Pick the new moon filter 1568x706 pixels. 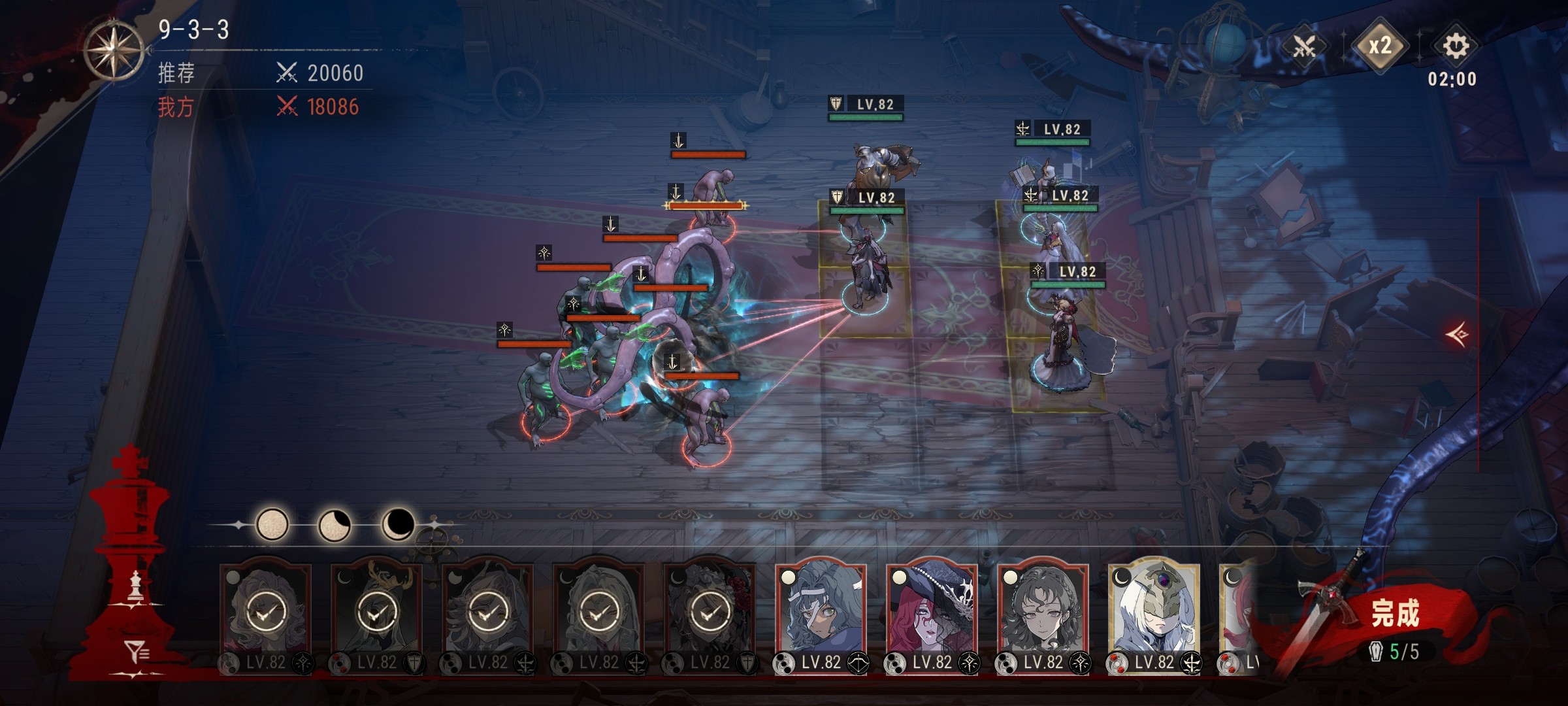397,523
